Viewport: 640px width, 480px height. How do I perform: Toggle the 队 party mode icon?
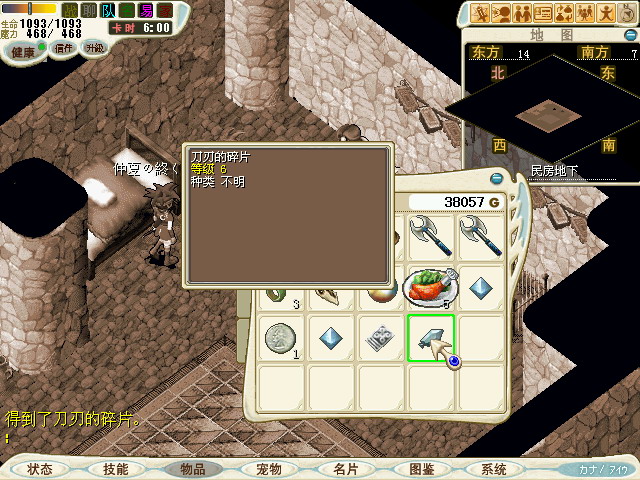(x=108, y=9)
